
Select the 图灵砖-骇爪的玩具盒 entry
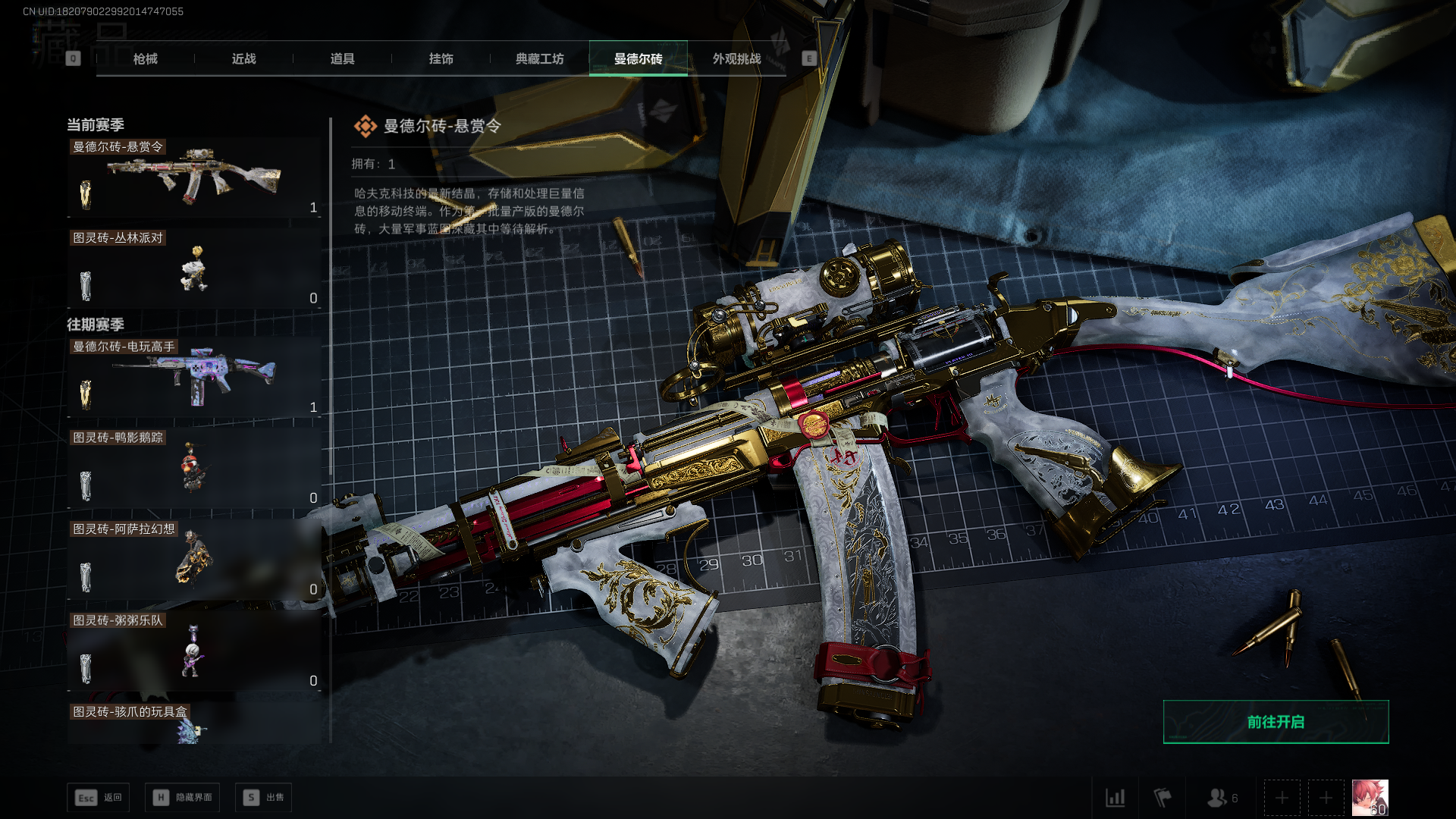click(194, 724)
